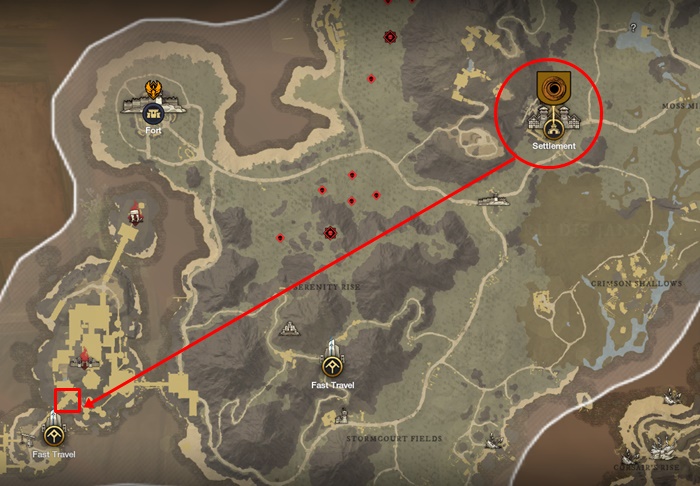Screen dimensions: 700x486
Task: Choose the Fast Travel shrine near Stormcourt Fields
Action: click(333, 364)
